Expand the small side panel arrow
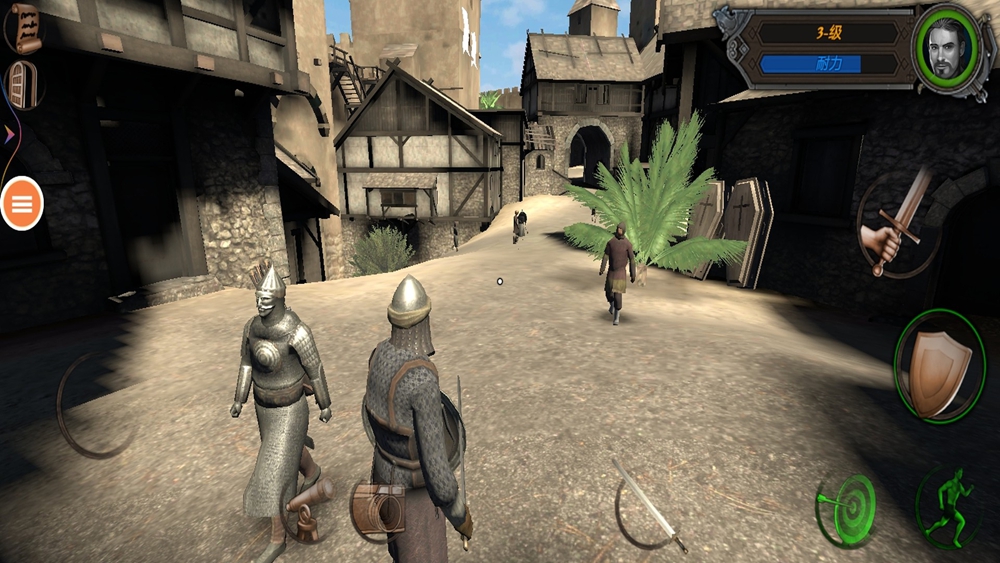The height and width of the screenshot is (563, 1000). coord(10,133)
